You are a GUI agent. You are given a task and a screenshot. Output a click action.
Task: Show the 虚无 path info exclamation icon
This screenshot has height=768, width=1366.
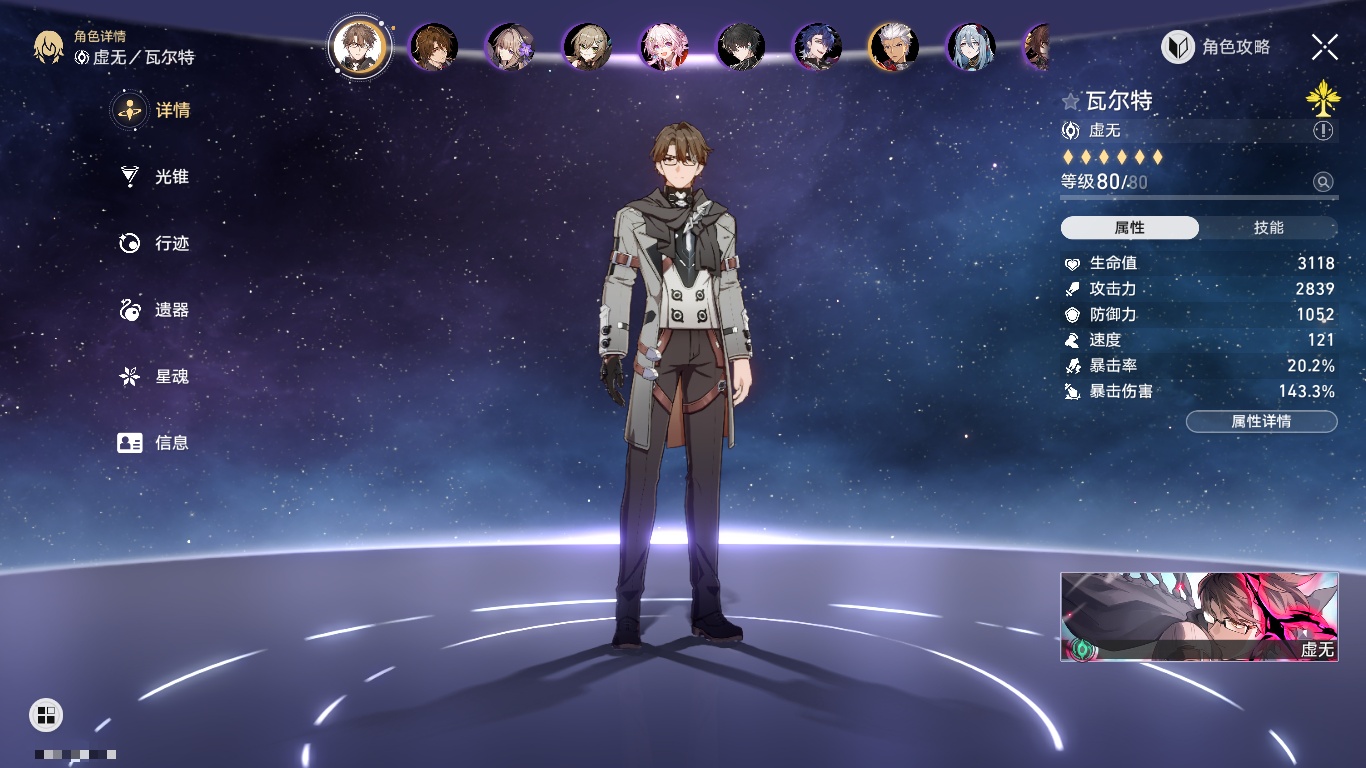coord(1323,131)
